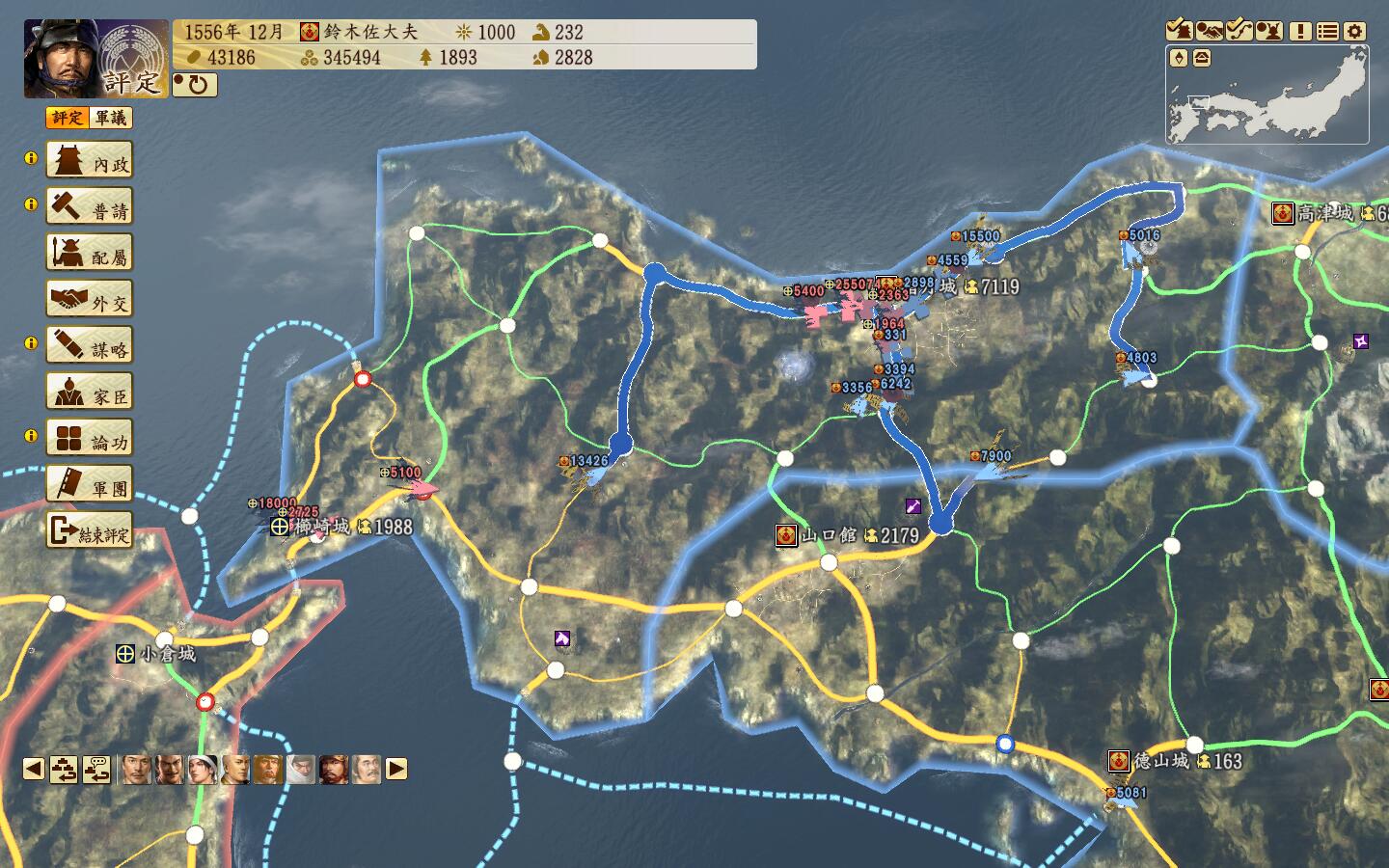The height and width of the screenshot is (868, 1389).
Task: Choose the 軍團 army corps command
Action: click(90, 485)
